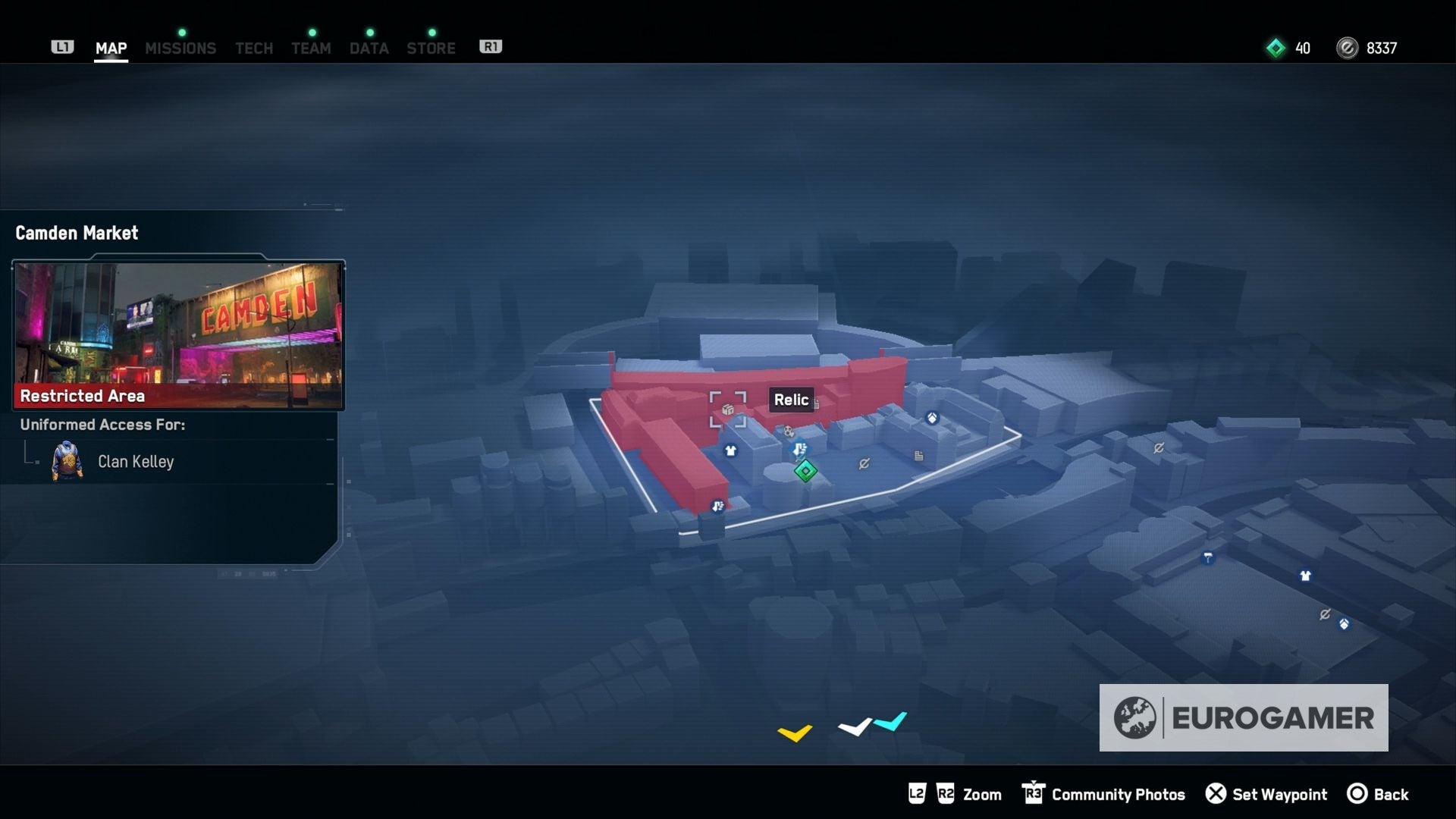The height and width of the screenshot is (819, 1456).
Task: Click the gas mask collectible icon near the Relic
Action: pos(789,431)
